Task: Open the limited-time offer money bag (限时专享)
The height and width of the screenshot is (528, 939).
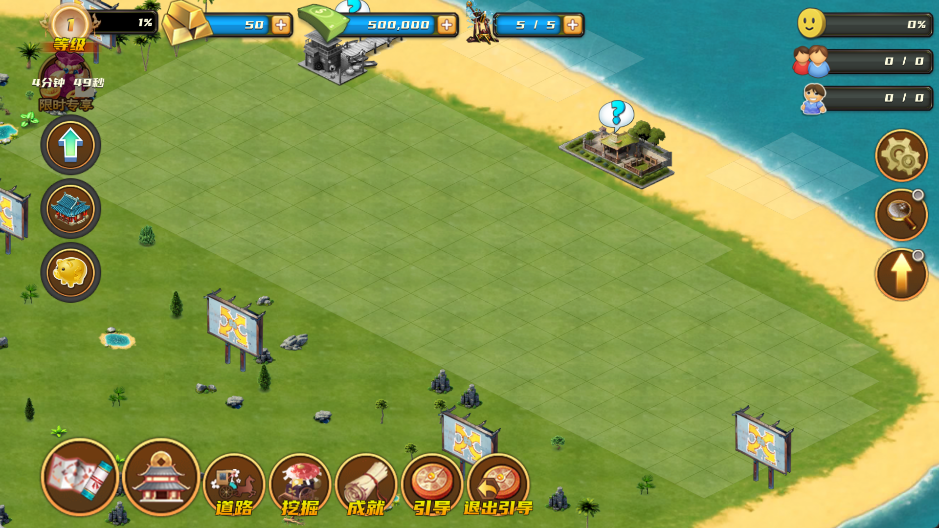Action: 66,80
